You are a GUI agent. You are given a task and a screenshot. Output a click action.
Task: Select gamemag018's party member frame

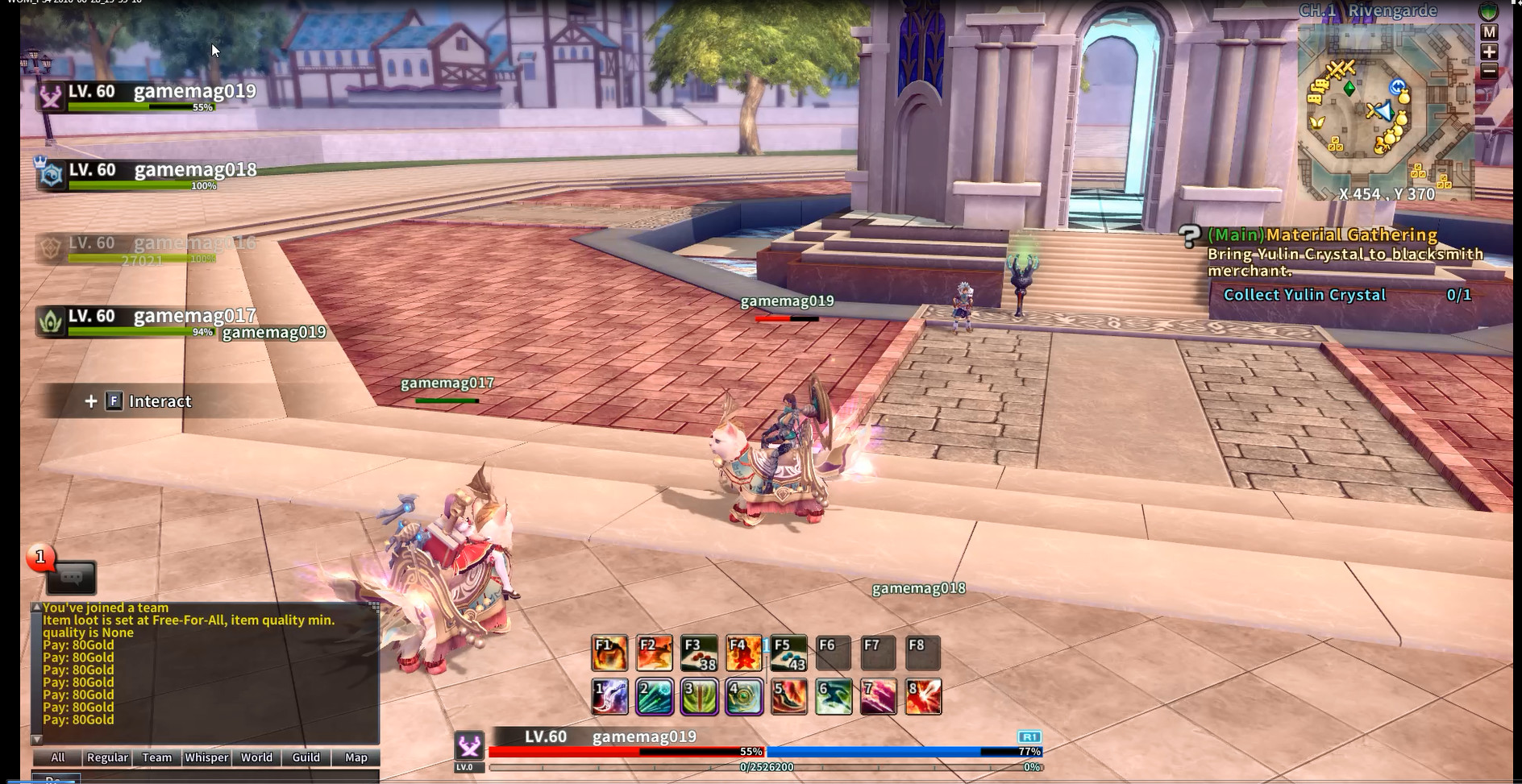pos(121,173)
